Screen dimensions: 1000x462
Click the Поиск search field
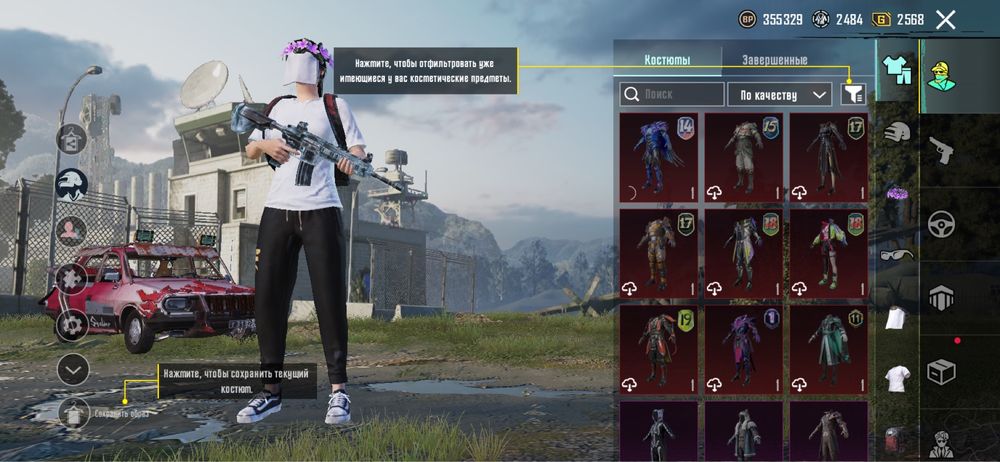[672, 95]
